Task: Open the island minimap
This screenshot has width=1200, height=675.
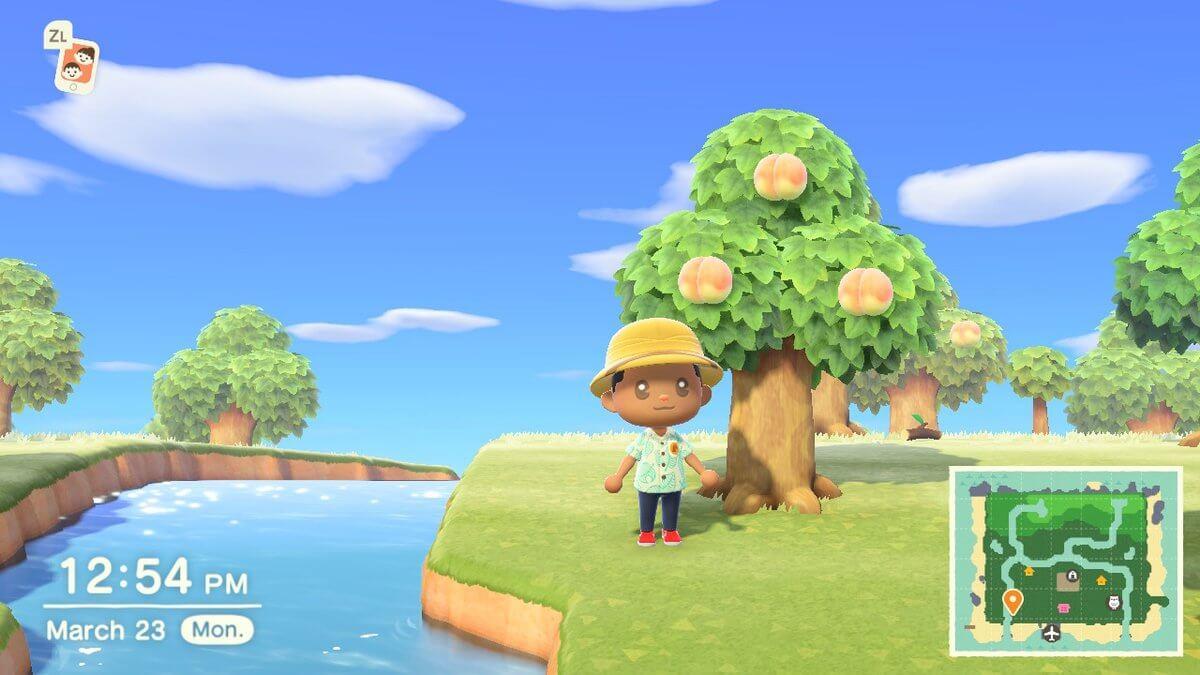Action: (1065, 561)
